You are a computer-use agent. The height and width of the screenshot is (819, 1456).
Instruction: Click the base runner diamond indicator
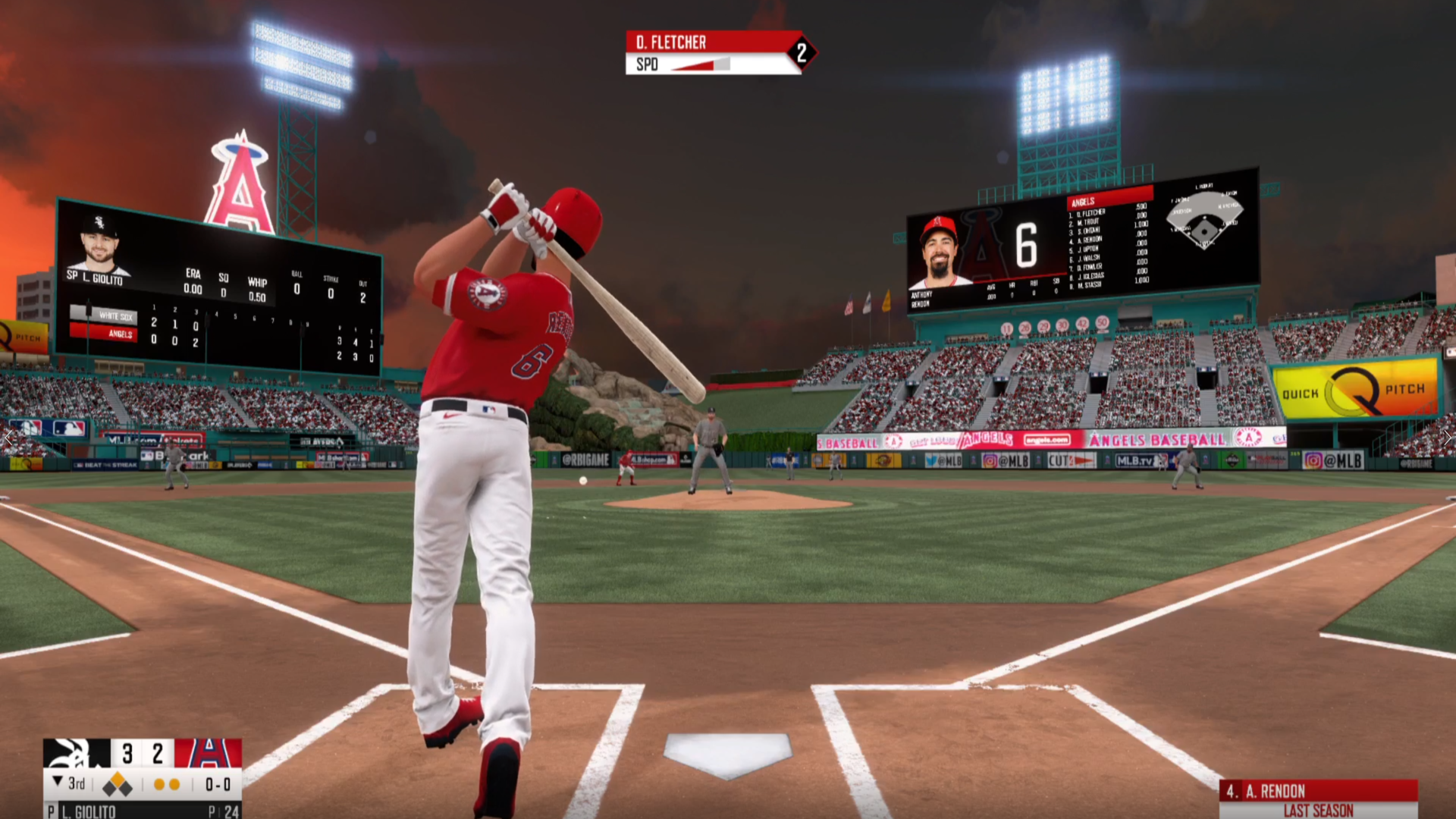[117, 786]
